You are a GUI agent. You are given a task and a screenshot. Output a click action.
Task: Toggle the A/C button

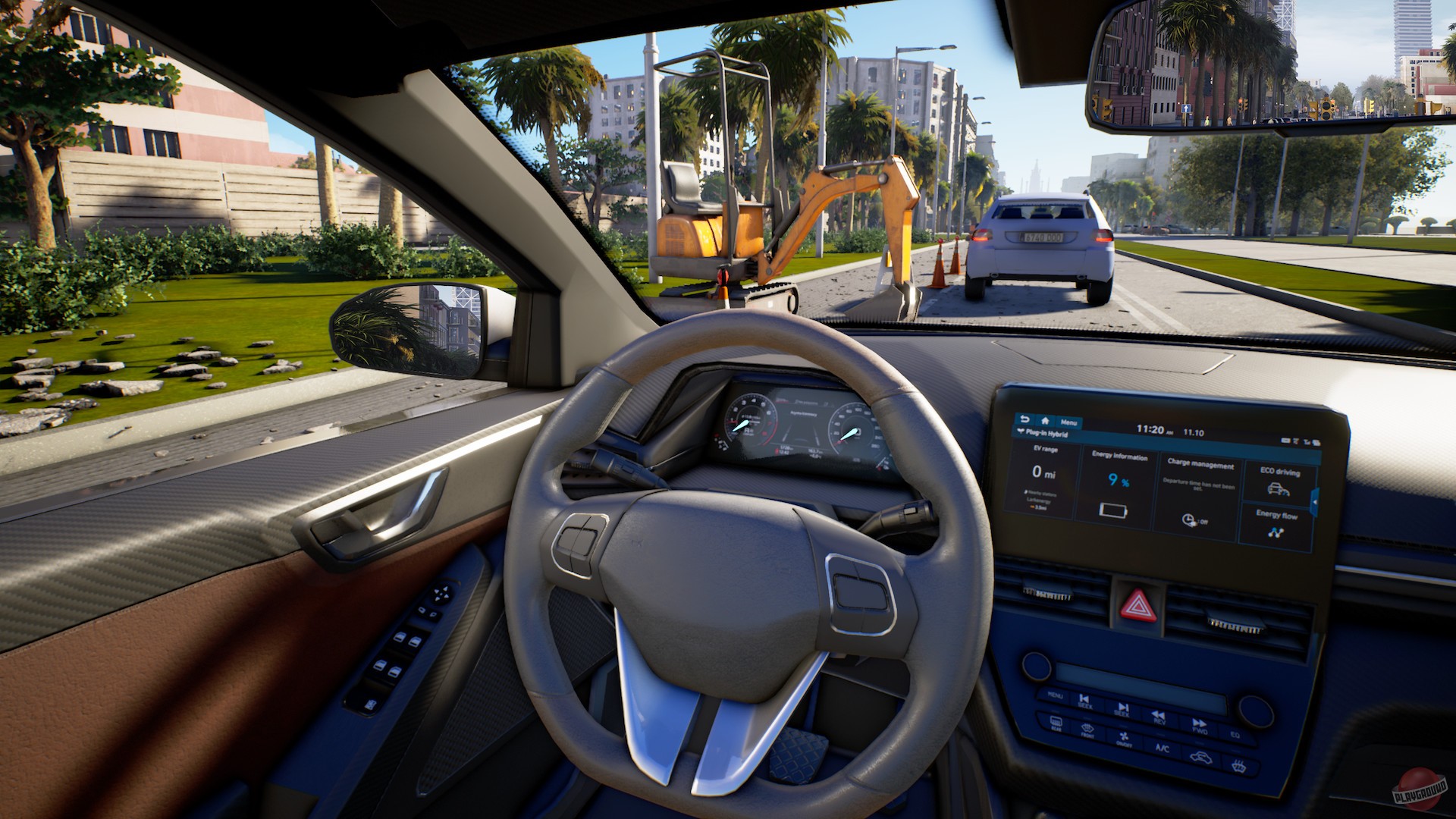(x=1163, y=748)
